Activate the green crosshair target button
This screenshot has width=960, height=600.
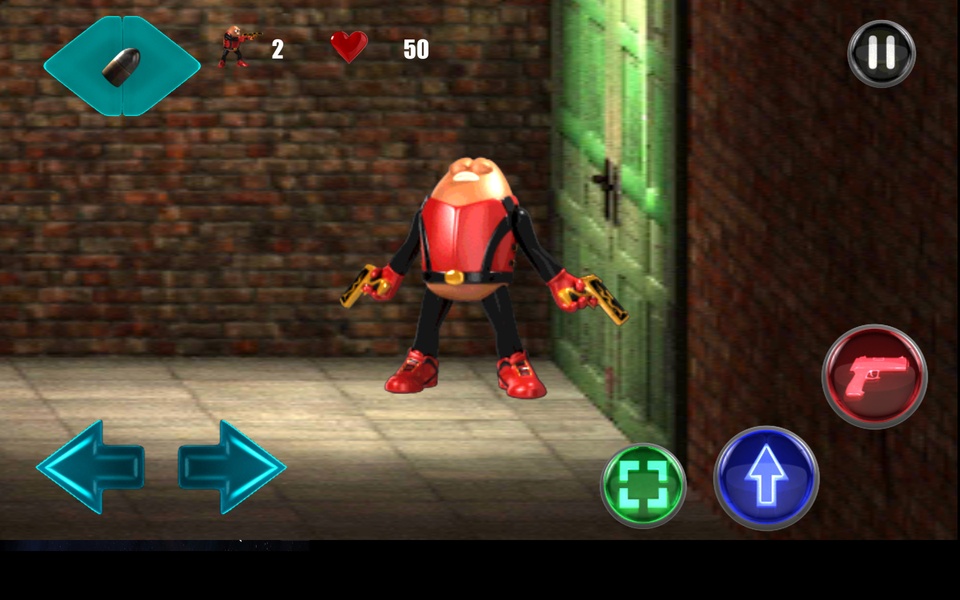(643, 484)
